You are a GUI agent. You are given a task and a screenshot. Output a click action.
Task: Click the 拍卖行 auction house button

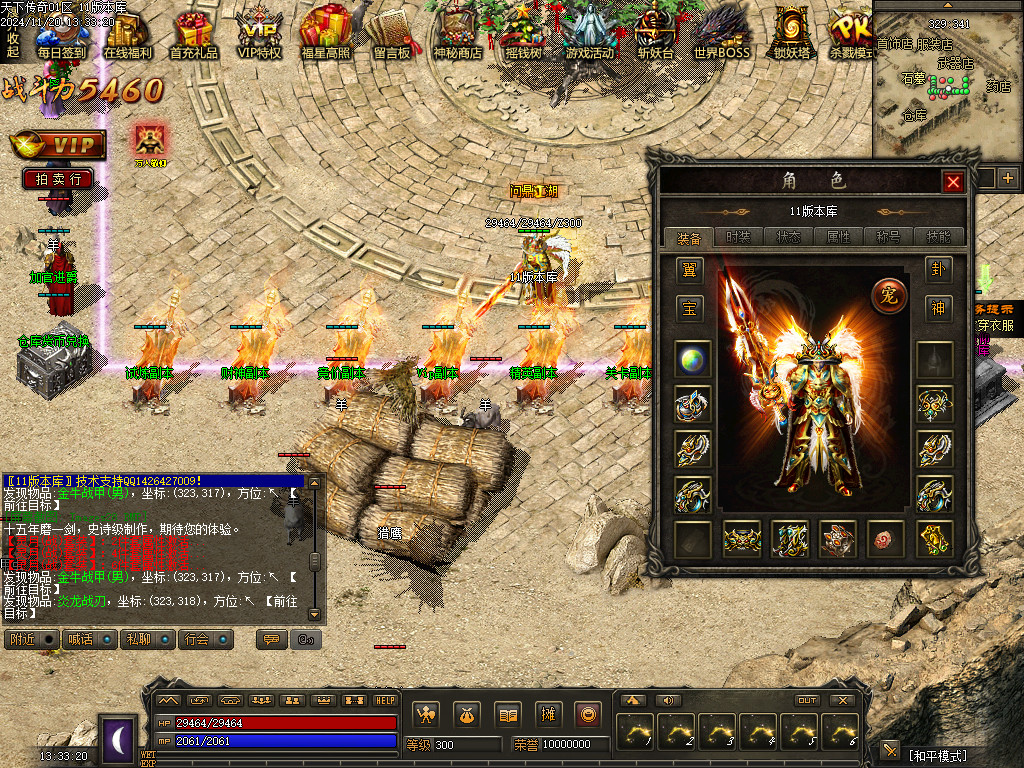coord(58,179)
